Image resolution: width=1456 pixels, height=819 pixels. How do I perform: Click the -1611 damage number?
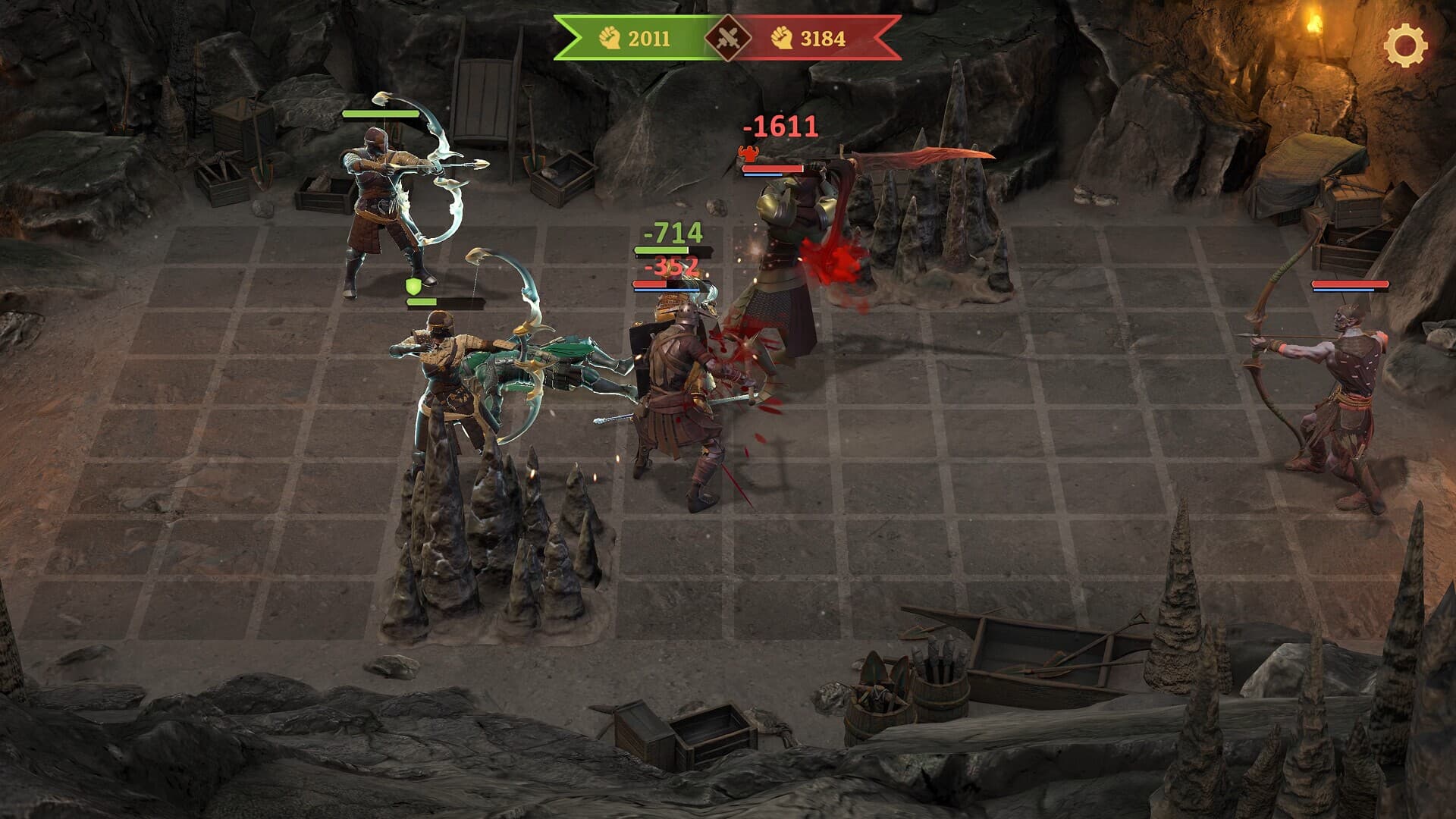780,126
